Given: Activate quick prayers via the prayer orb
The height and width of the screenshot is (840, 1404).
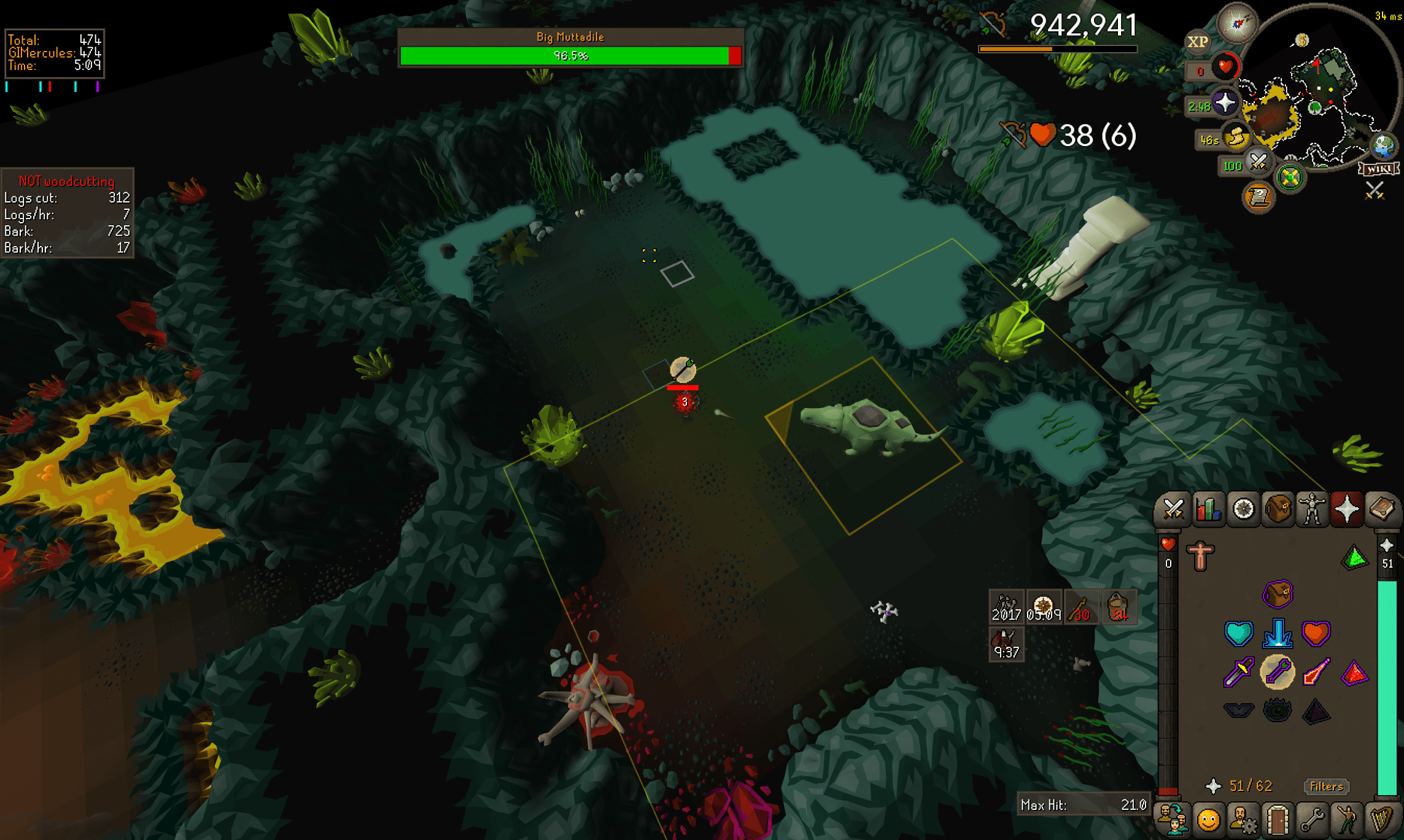Looking at the screenshot, I should pos(1225,102).
